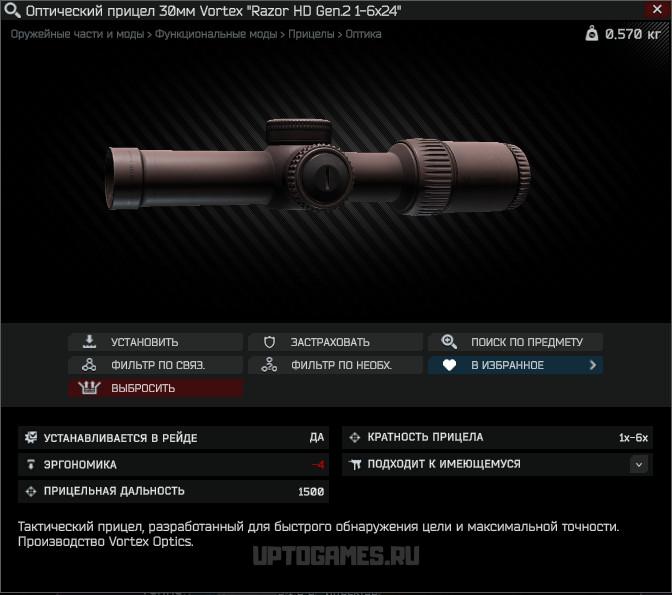The width and height of the screenshot is (672, 595).
Task: Discard the item with Выбросить
Action: click(x=155, y=388)
